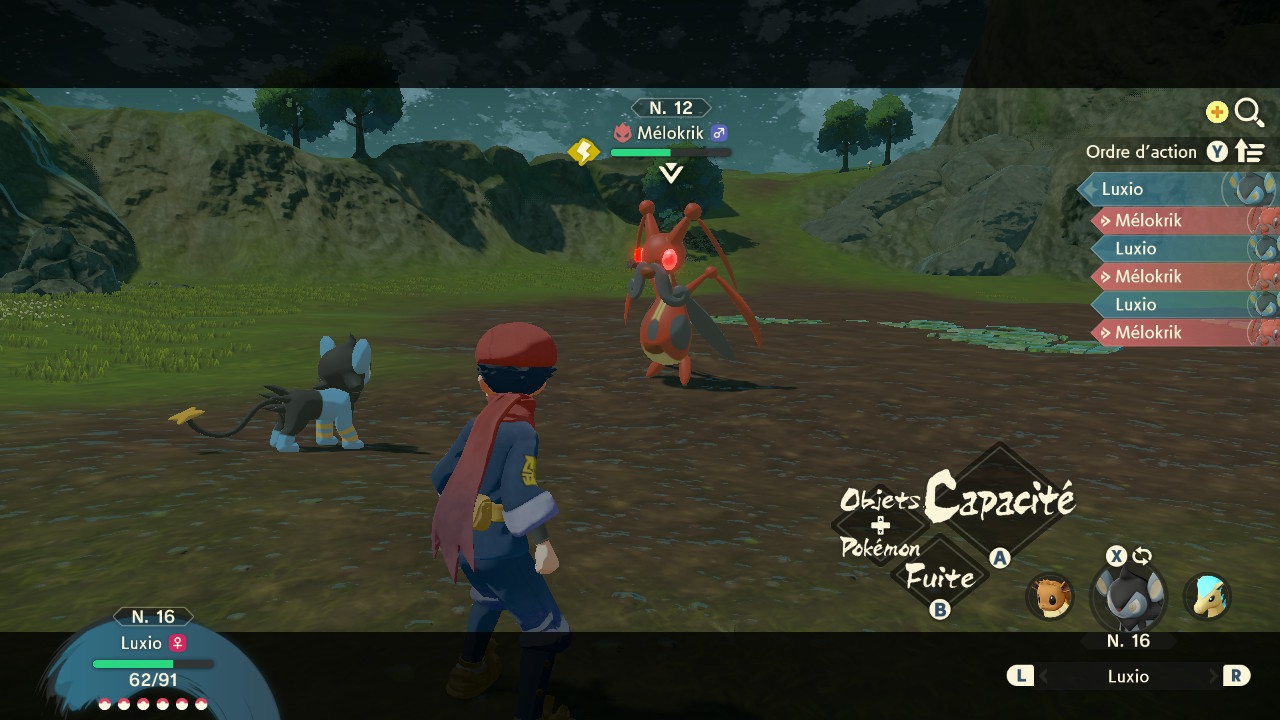Open the Objets menu
Screen dimensions: 1280x720
pyautogui.click(x=879, y=500)
